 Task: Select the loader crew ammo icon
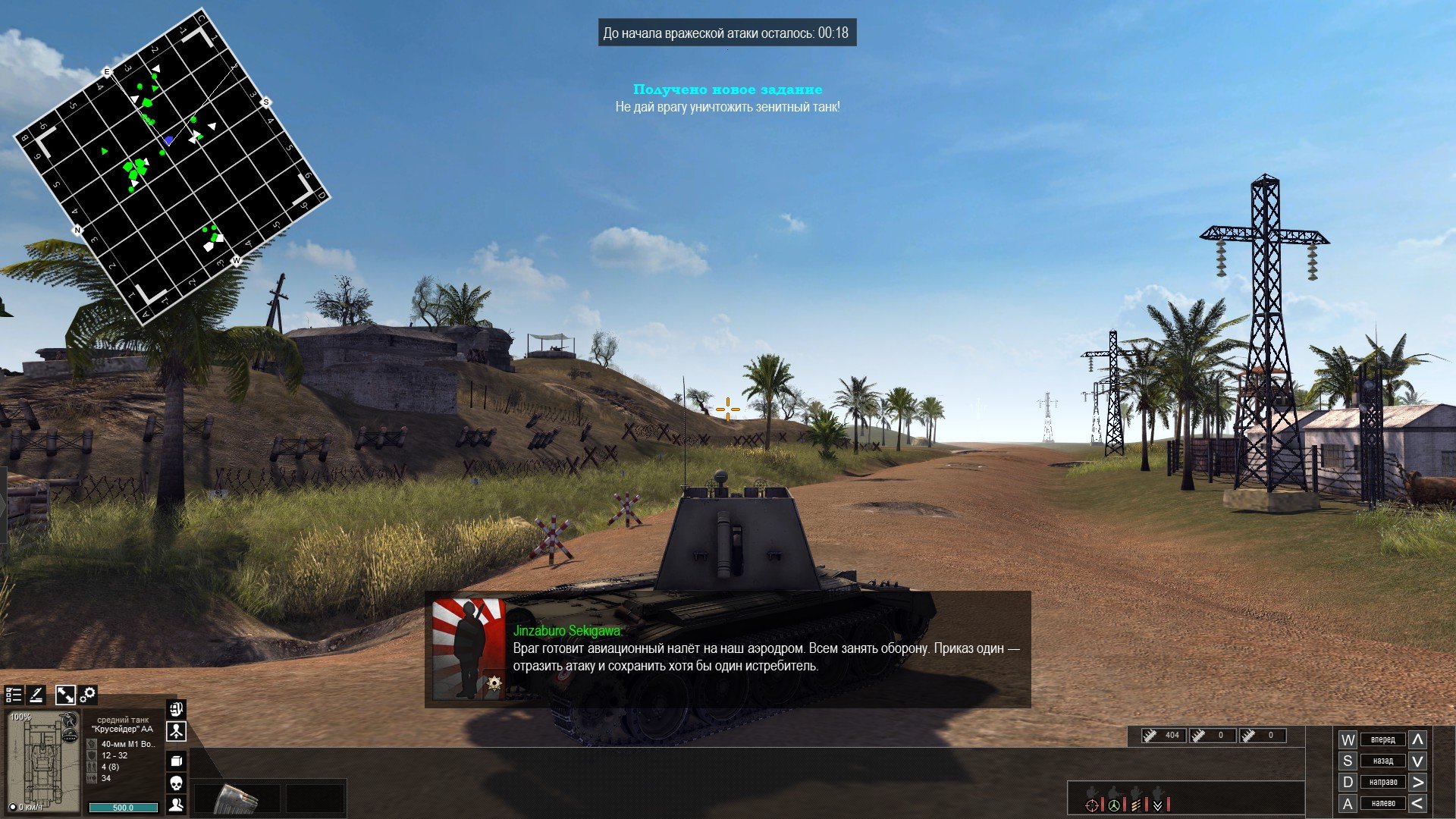(x=1136, y=804)
